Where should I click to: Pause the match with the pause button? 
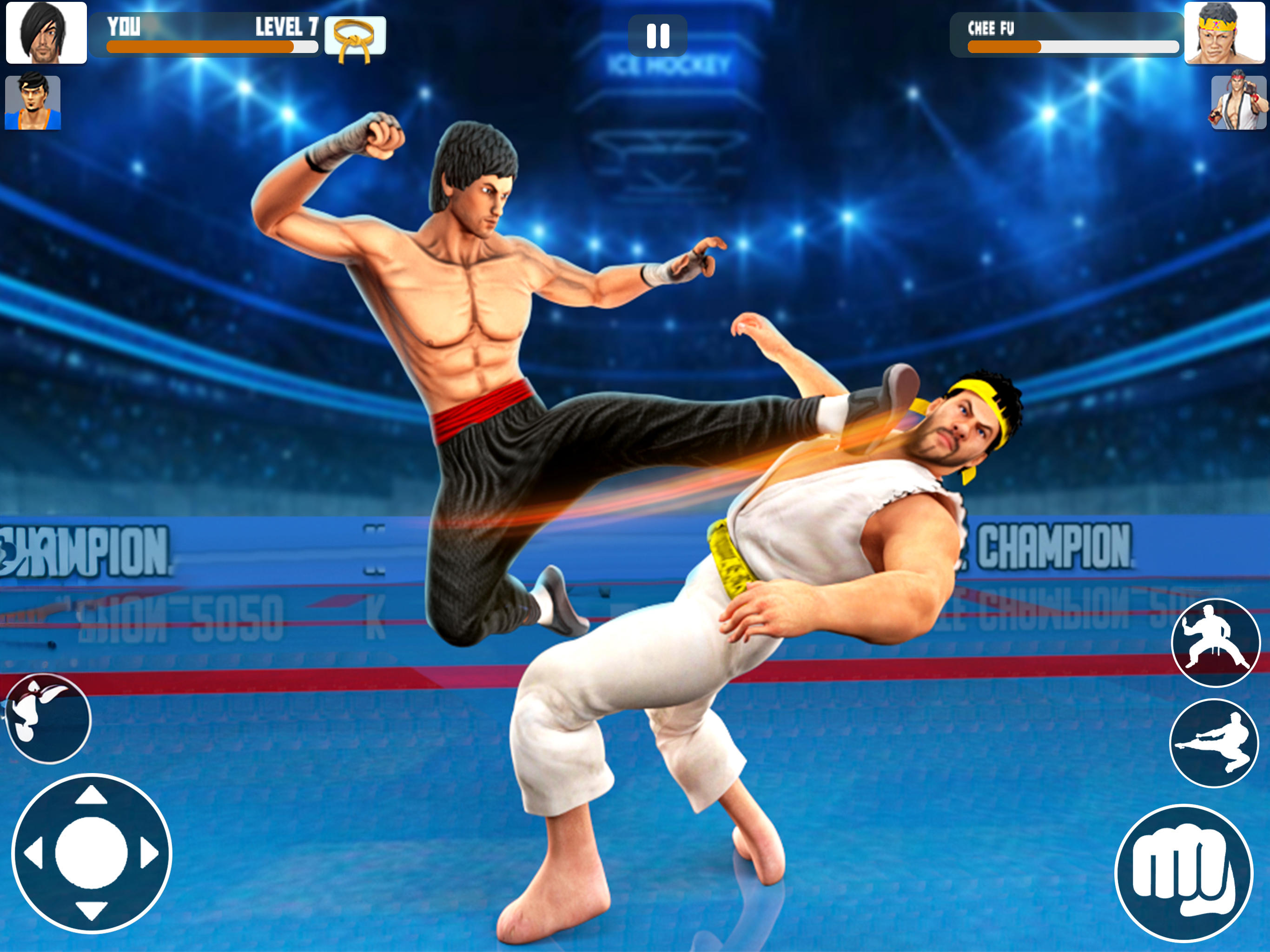[659, 34]
